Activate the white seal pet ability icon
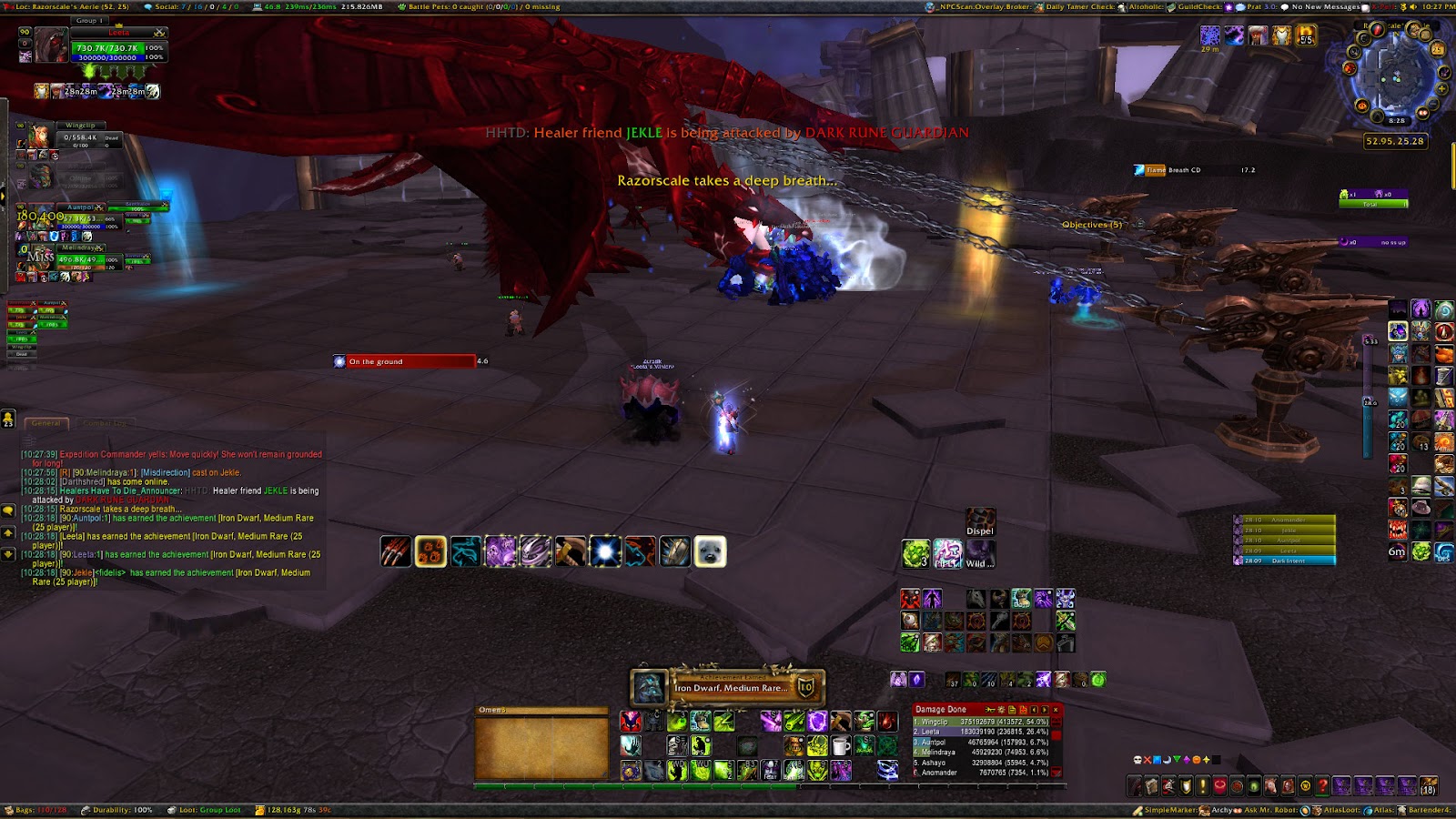Viewport: 1456px width, 819px height. tap(710, 551)
